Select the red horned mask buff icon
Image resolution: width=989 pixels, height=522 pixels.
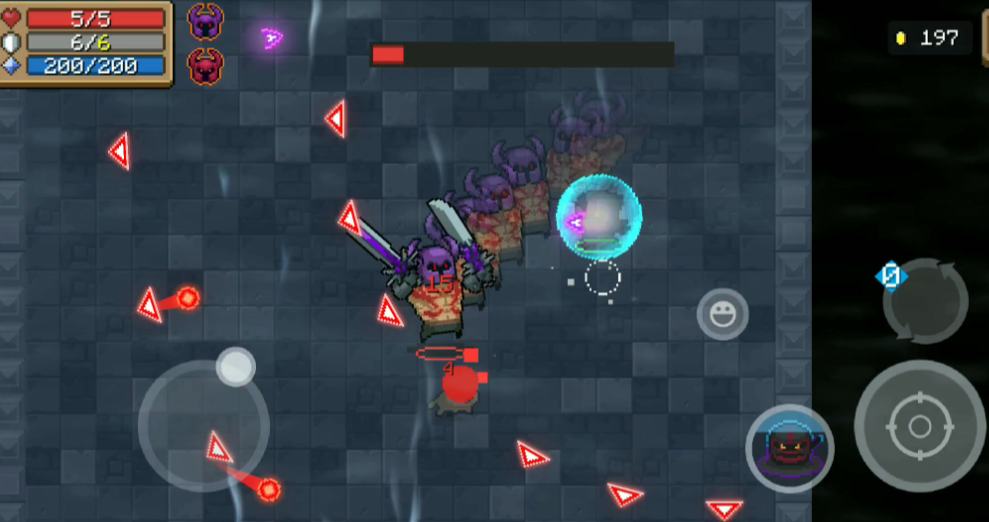[x=206, y=66]
